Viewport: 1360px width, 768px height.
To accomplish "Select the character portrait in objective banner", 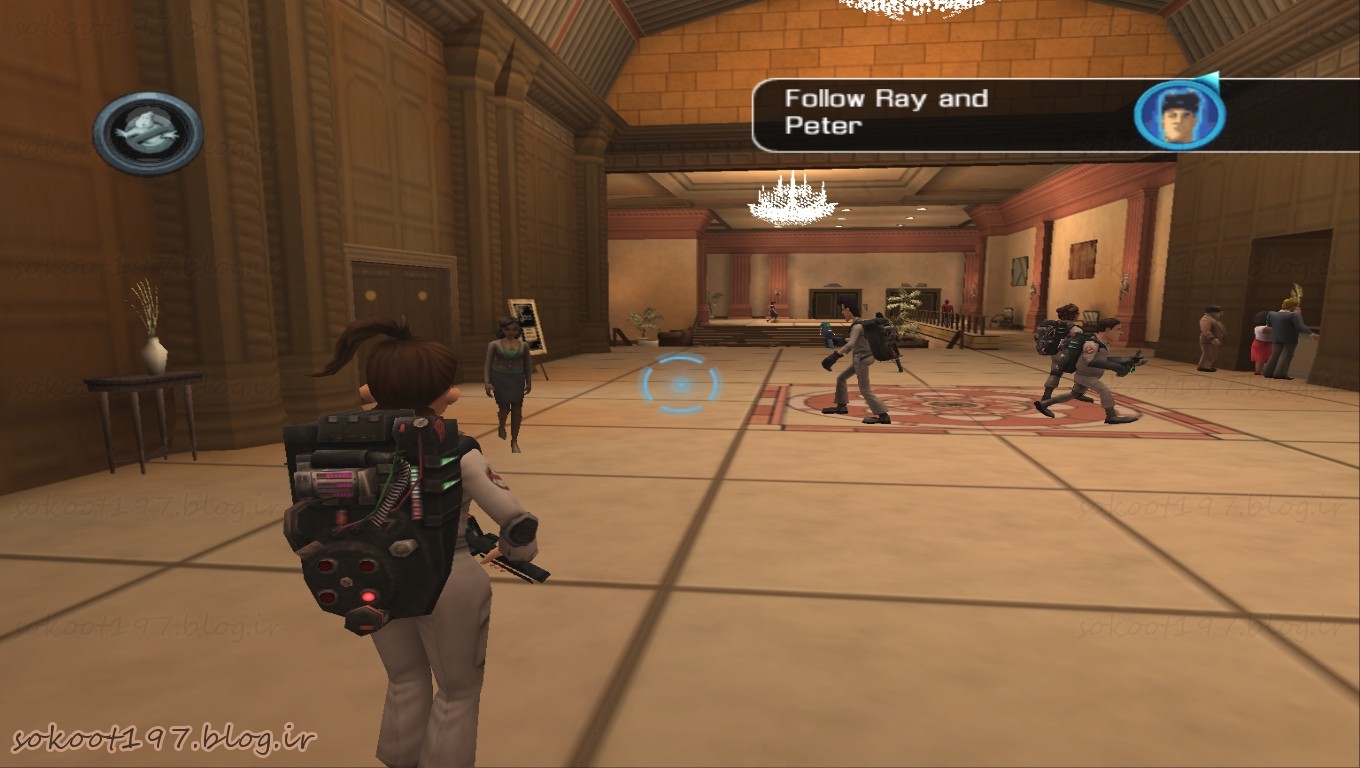I will [1179, 115].
